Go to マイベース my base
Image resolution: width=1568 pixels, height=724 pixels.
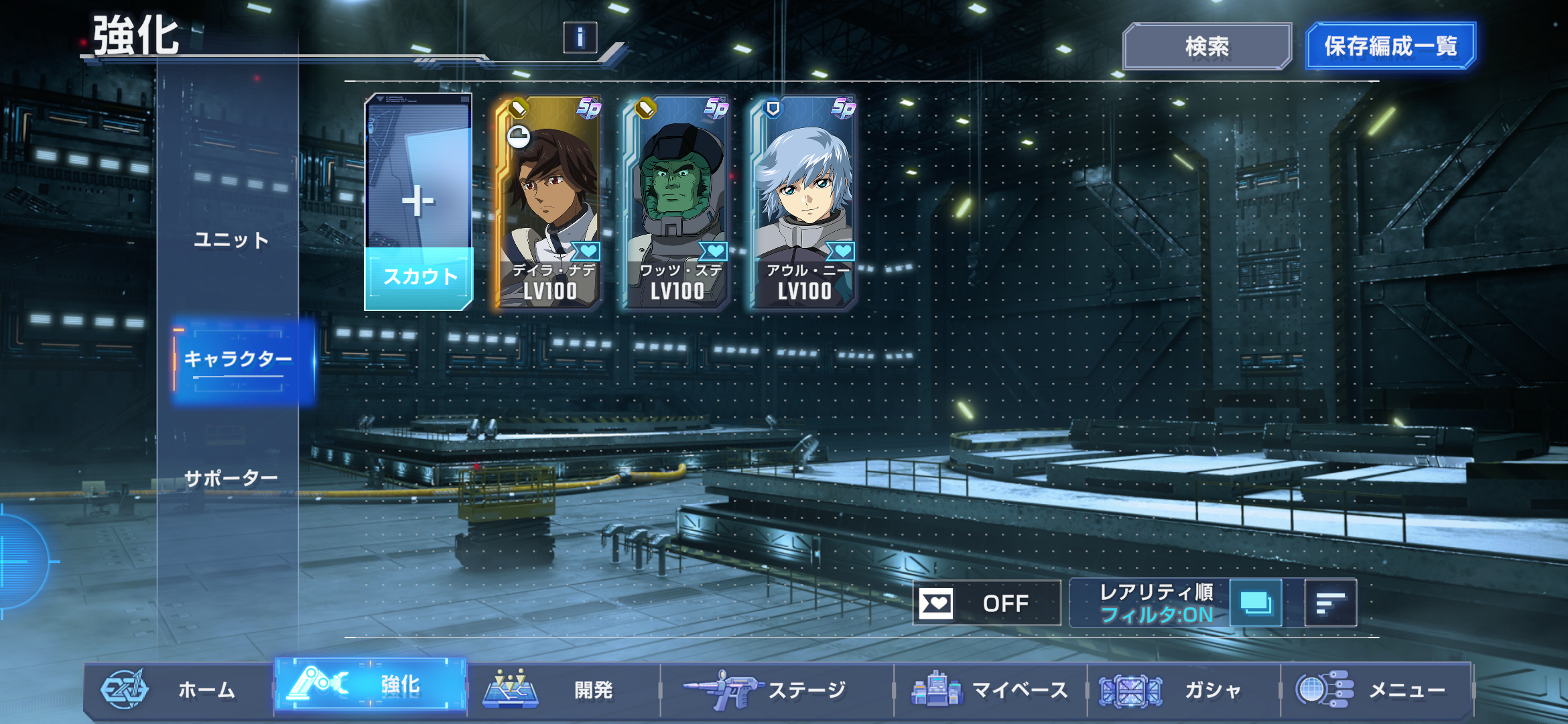tap(990, 690)
